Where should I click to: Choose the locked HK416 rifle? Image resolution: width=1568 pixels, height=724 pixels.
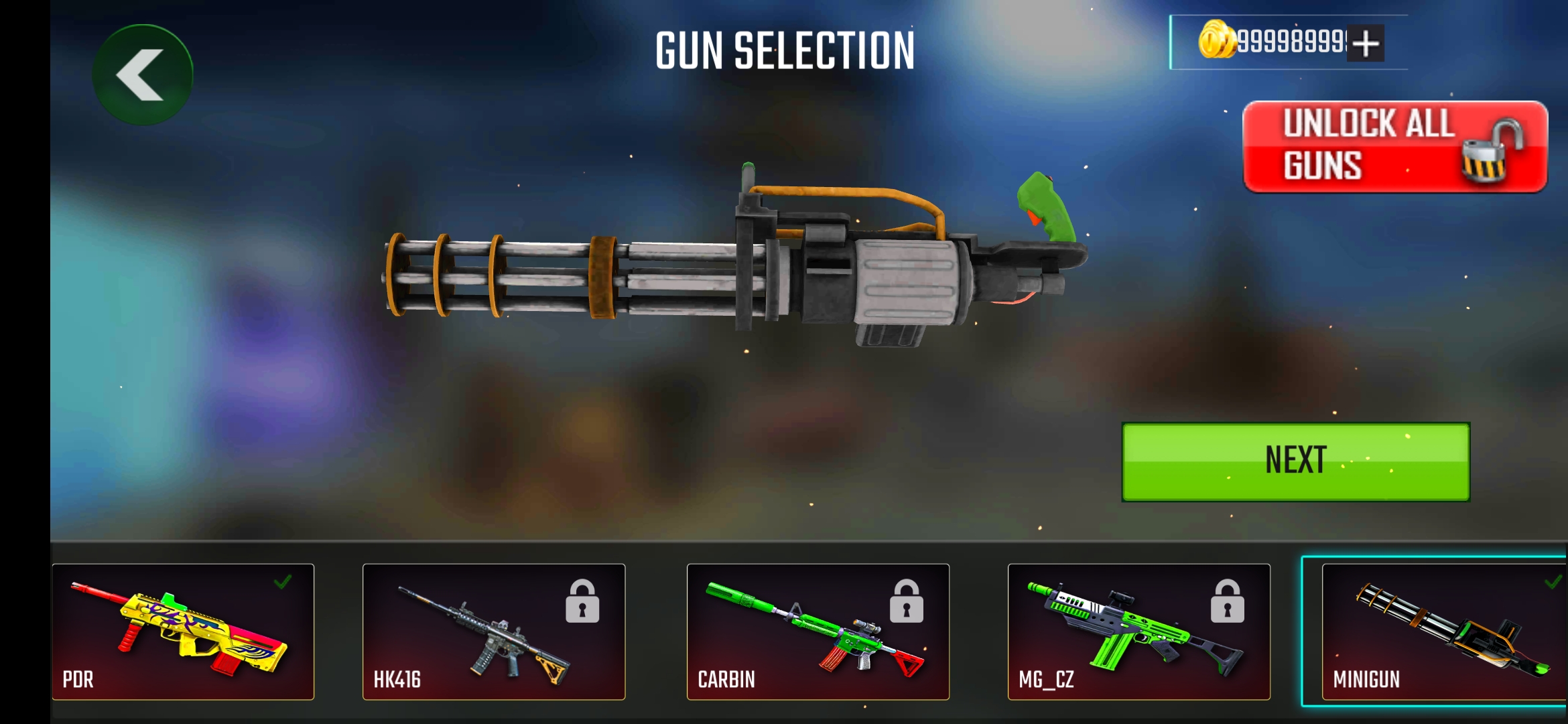pyautogui.click(x=494, y=631)
